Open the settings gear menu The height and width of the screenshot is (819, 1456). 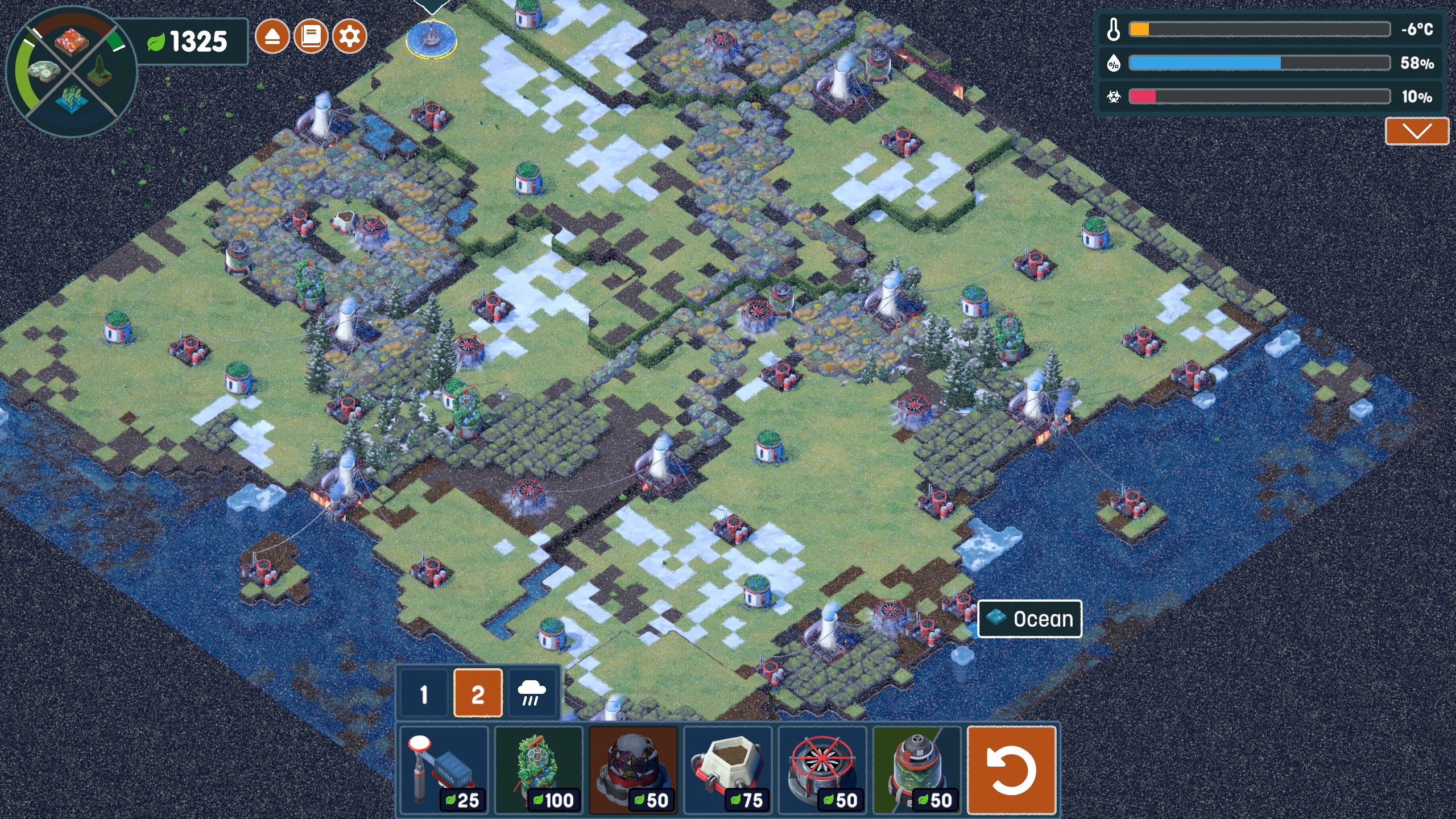click(349, 37)
